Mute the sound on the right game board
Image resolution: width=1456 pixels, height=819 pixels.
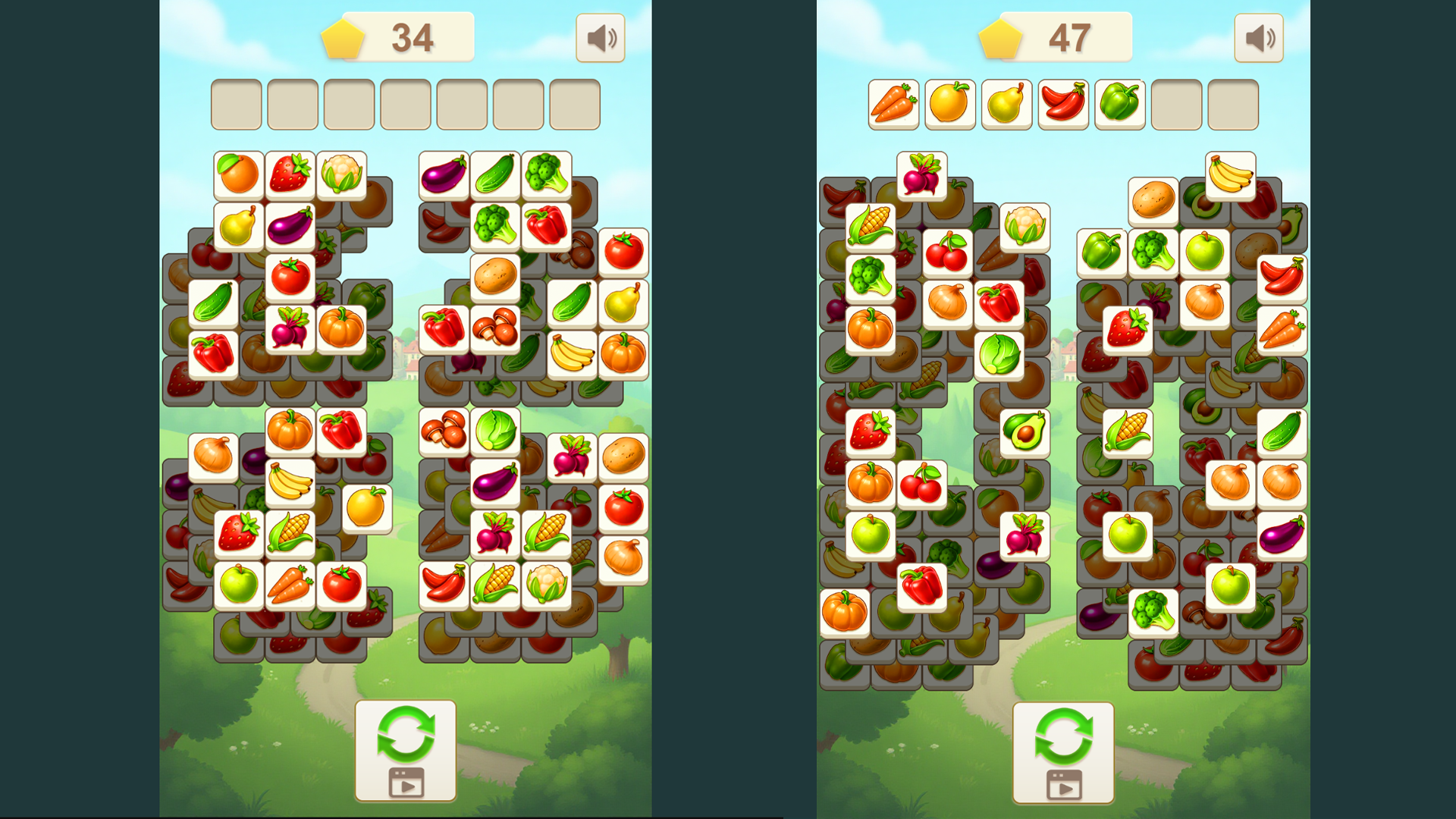pyautogui.click(x=1258, y=37)
